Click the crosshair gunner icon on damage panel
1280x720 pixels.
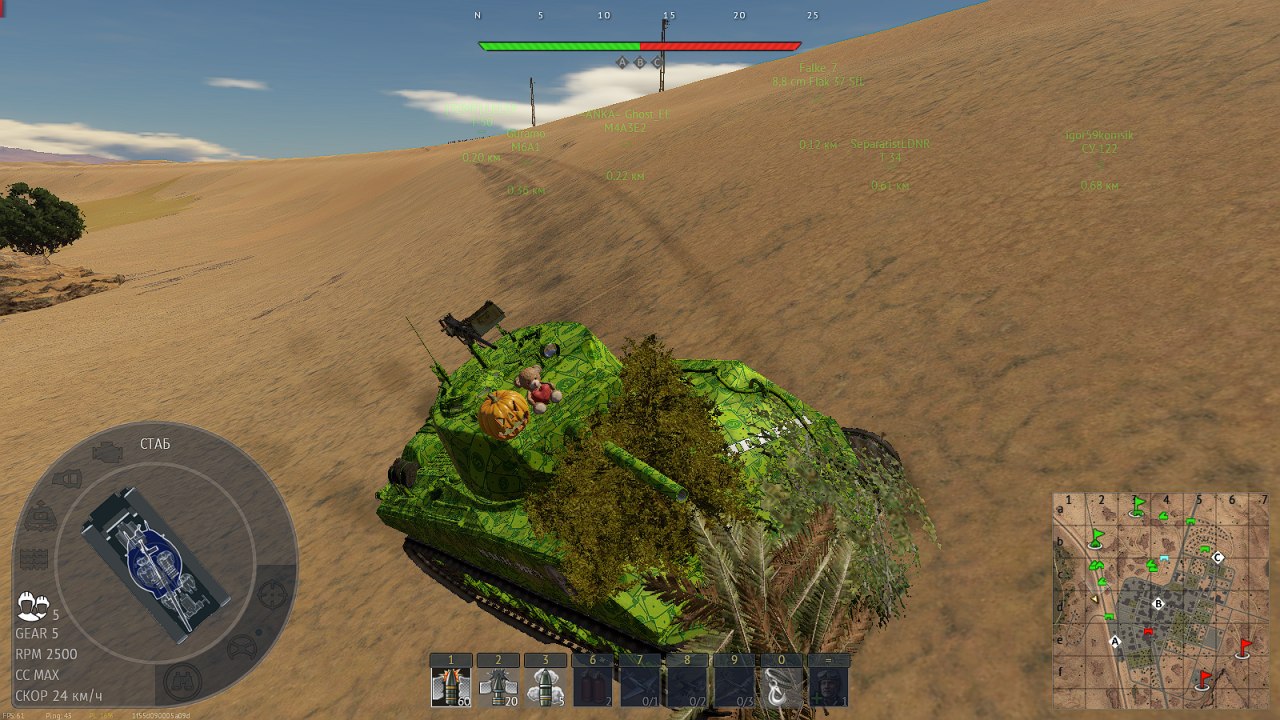point(271,594)
